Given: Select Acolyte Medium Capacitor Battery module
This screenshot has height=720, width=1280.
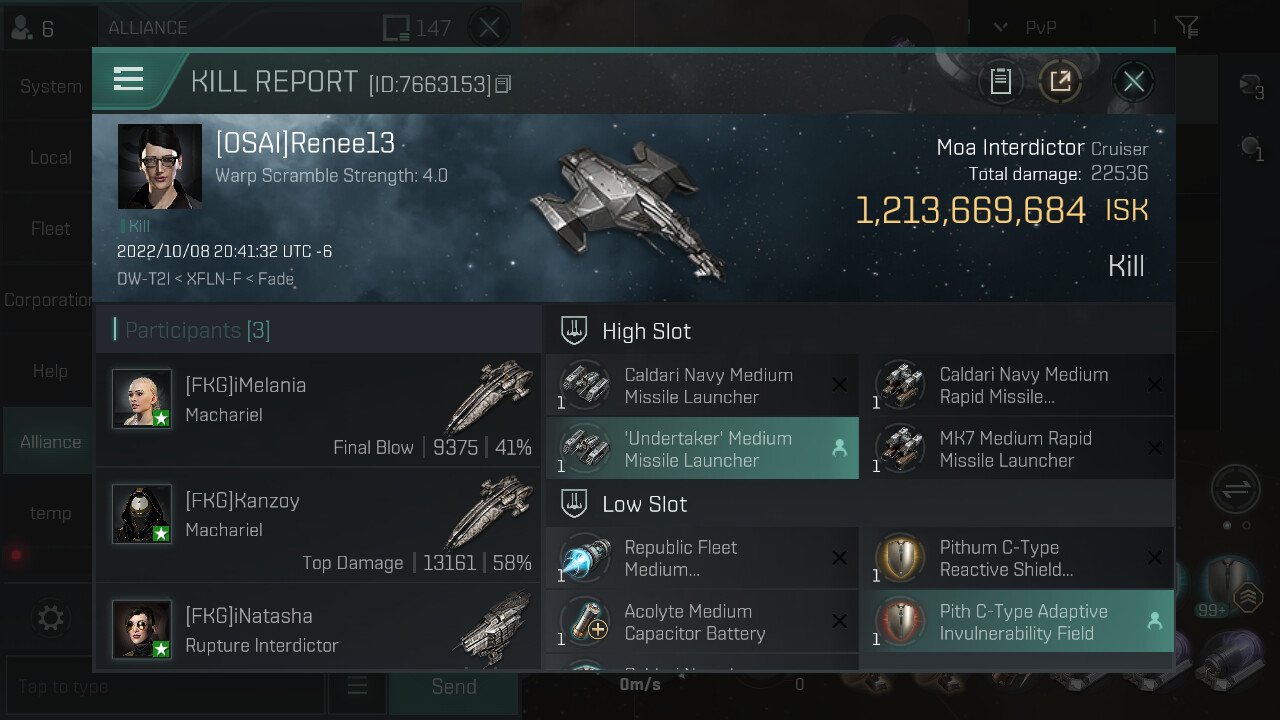Looking at the screenshot, I should tap(702, 622).
